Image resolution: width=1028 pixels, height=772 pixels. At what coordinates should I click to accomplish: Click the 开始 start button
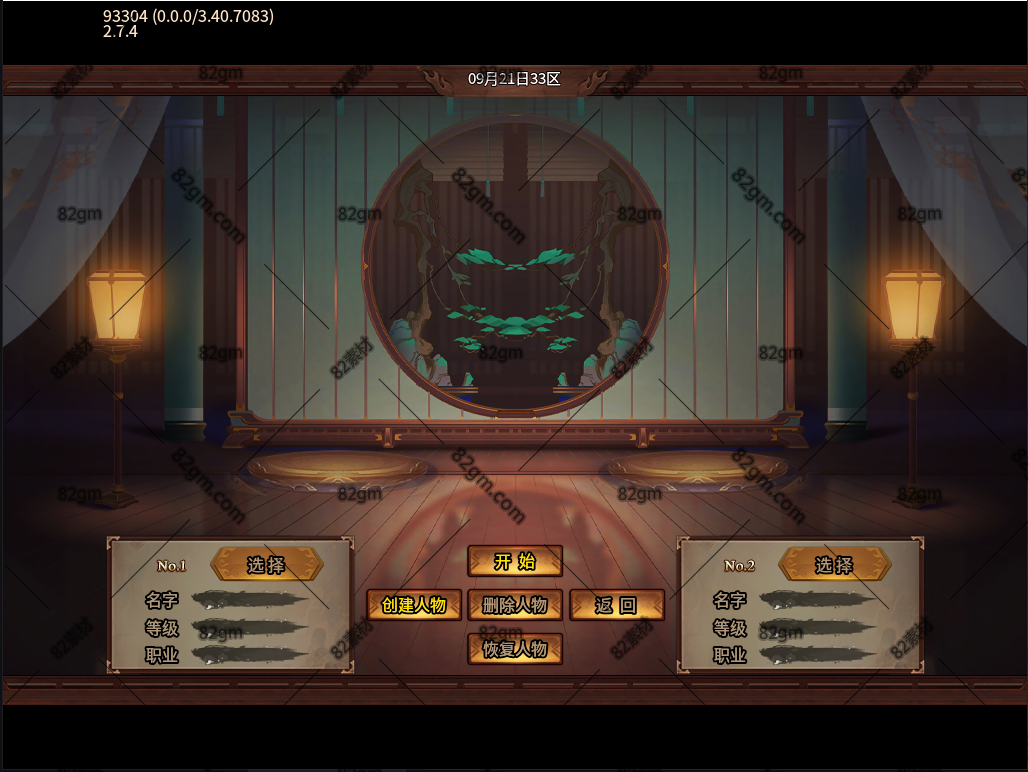(x=515, y=561)
